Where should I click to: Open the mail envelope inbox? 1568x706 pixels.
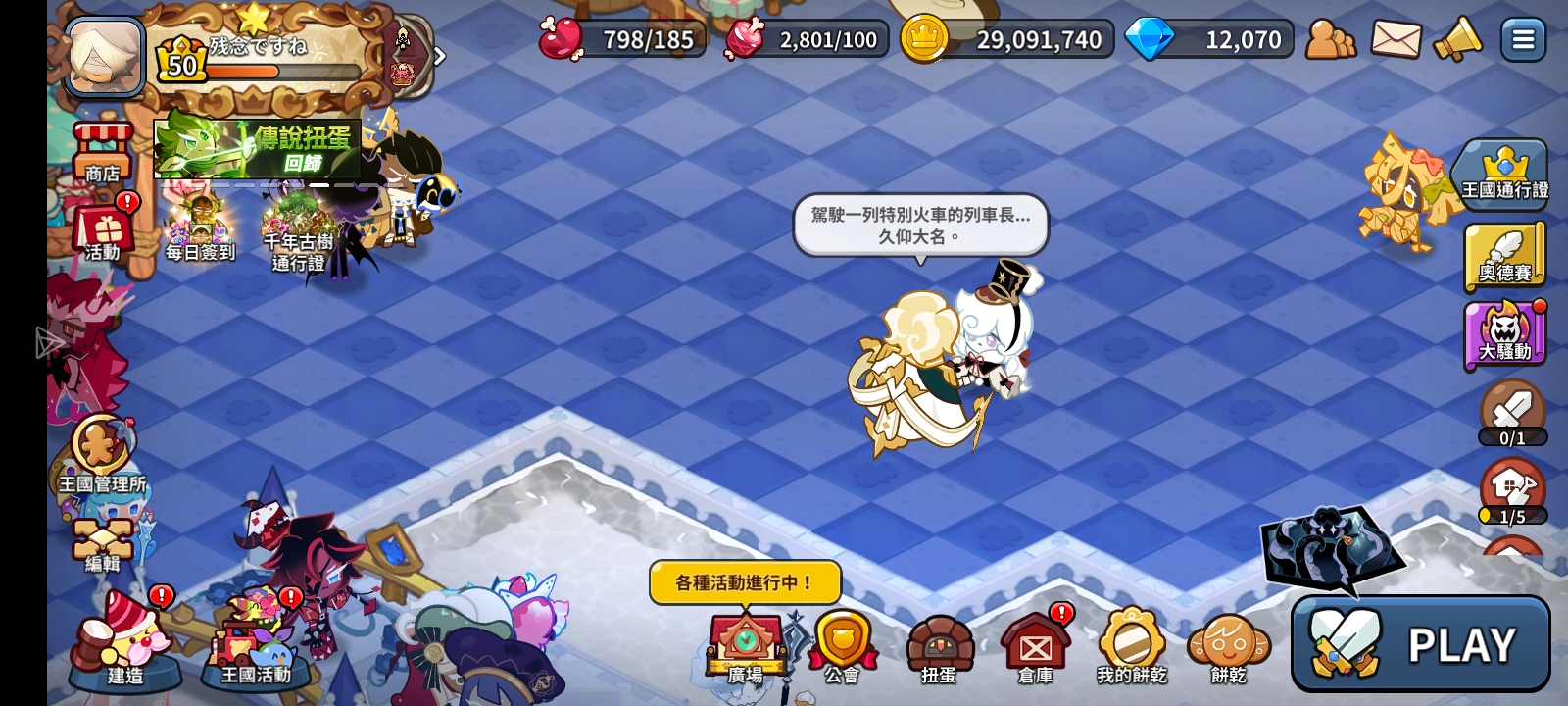(x=1395, y=39)
